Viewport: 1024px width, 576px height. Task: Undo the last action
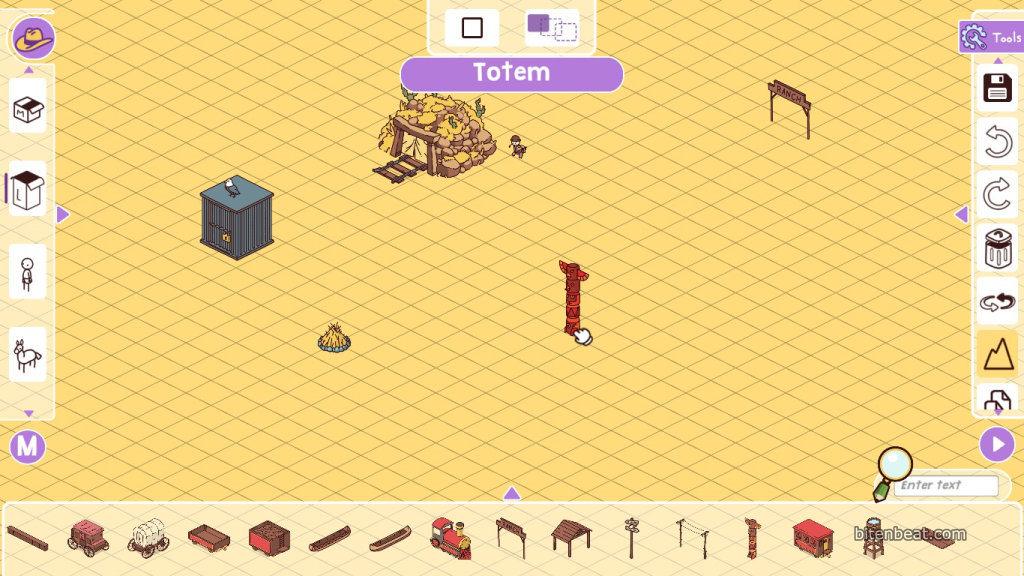997,142
